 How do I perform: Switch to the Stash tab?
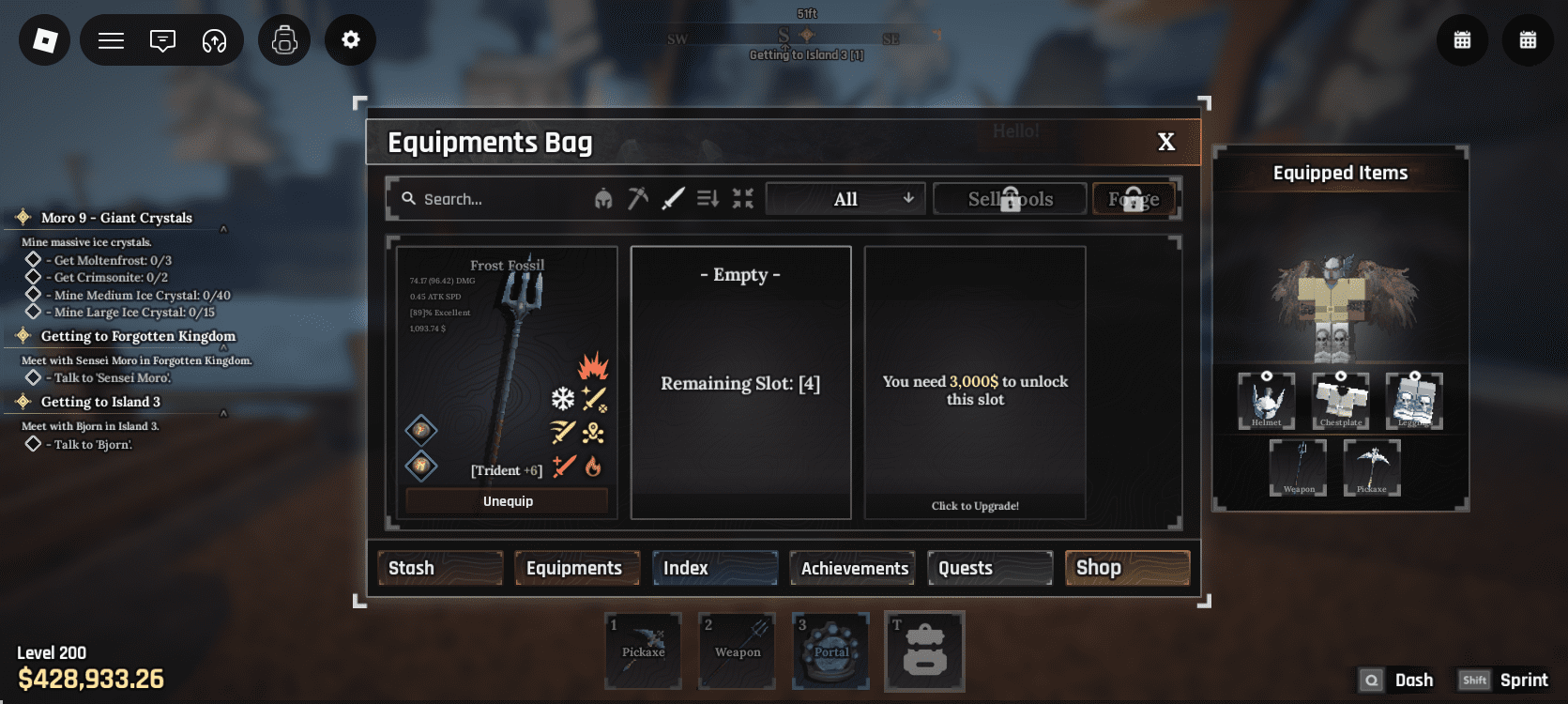click(x=440, y=568)
